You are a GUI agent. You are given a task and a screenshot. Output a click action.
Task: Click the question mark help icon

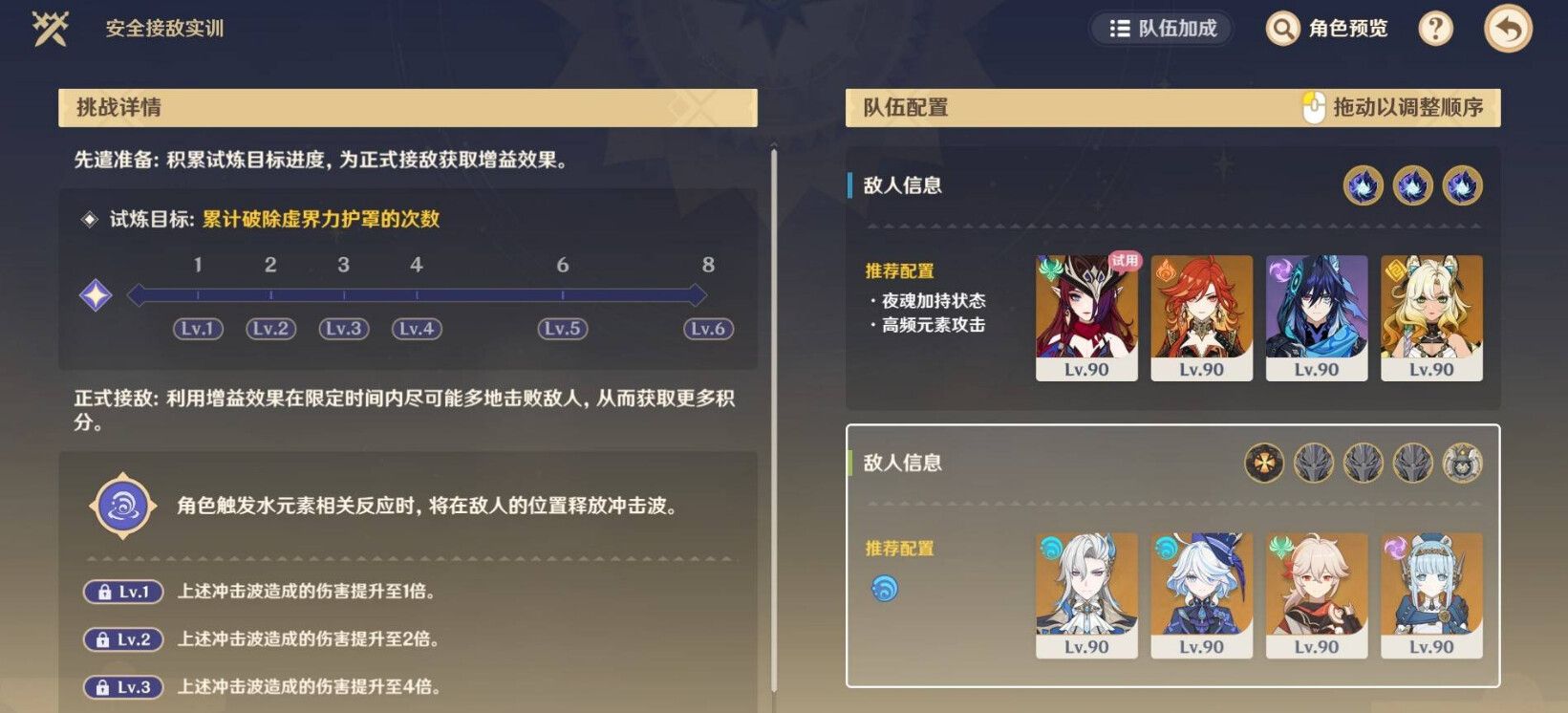[x=1435, y=29]
